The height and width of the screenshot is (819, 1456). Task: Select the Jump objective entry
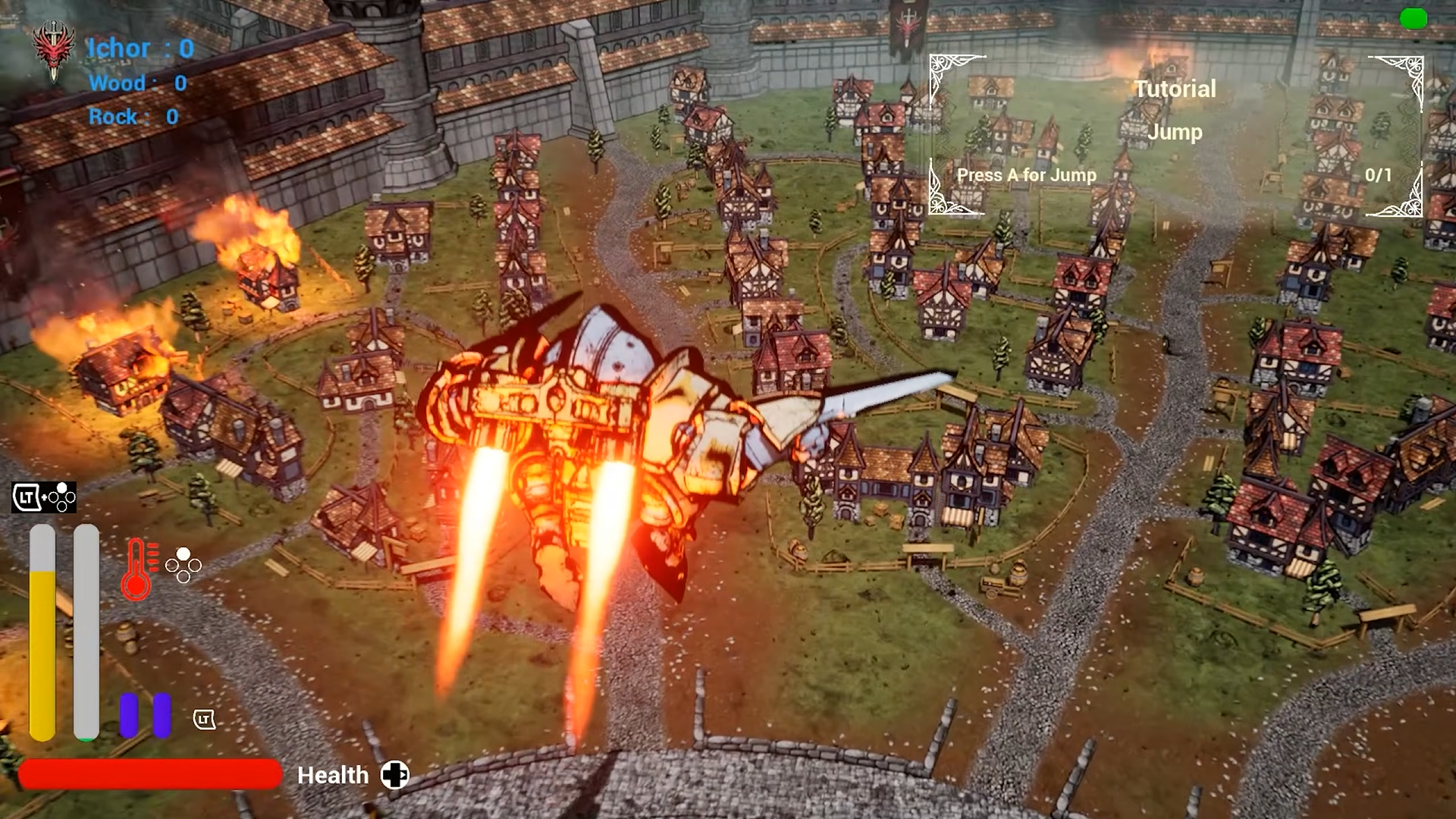coord(1175,133)
